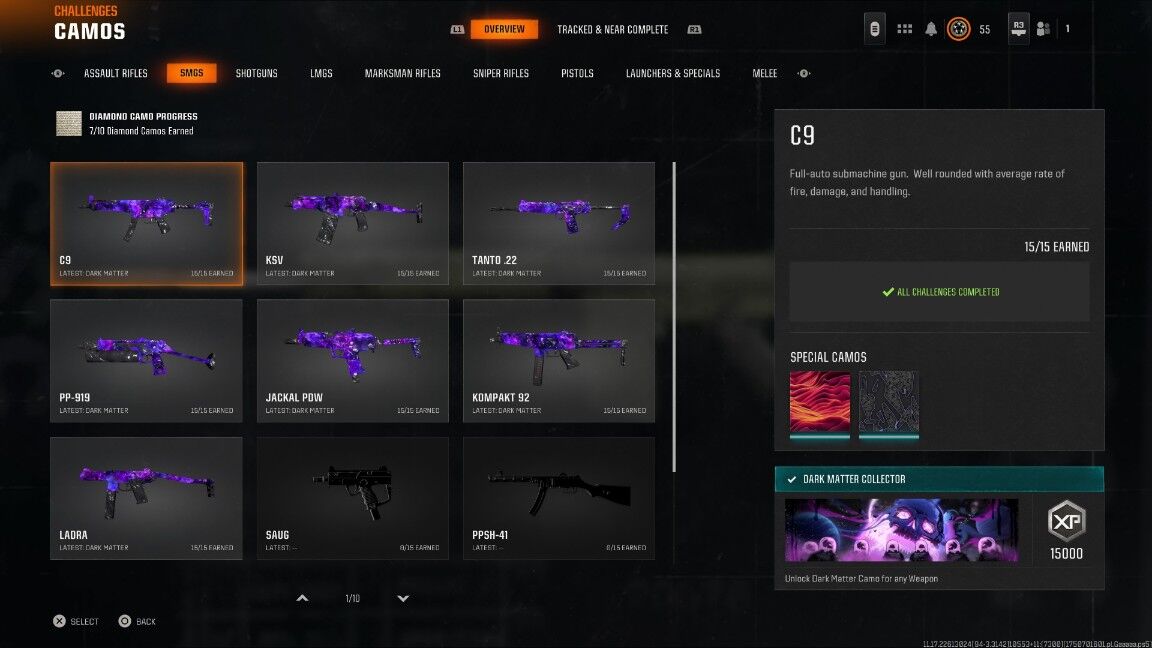Select the PP-919 camo tile
Screen dimensions: 1152x648
point(146,360)
